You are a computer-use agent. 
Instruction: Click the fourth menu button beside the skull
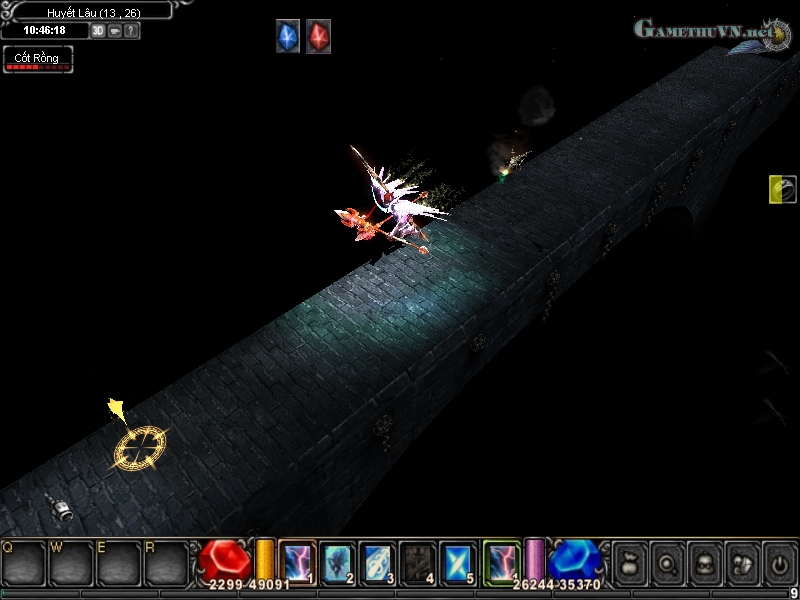coord(741,562)
